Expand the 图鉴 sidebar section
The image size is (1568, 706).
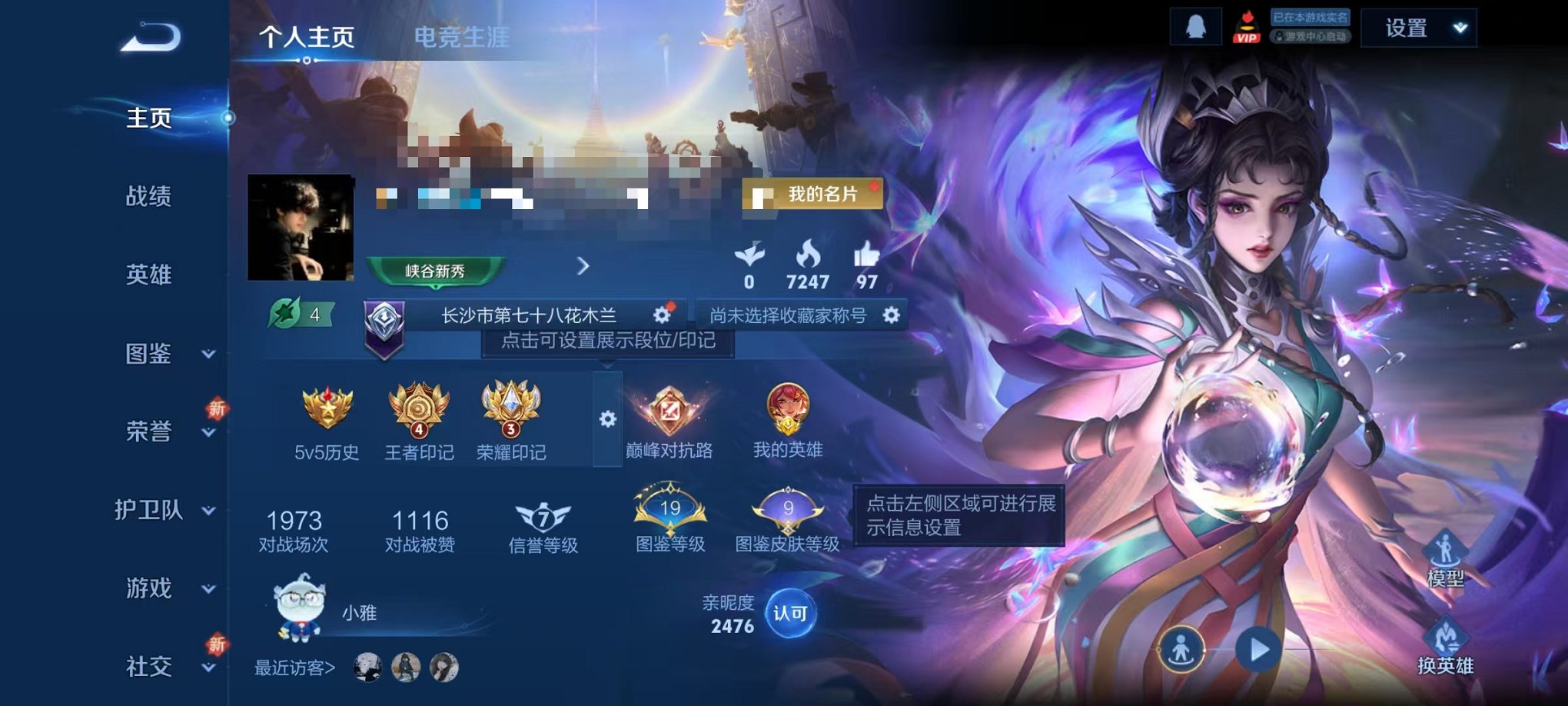pos(151,354)
